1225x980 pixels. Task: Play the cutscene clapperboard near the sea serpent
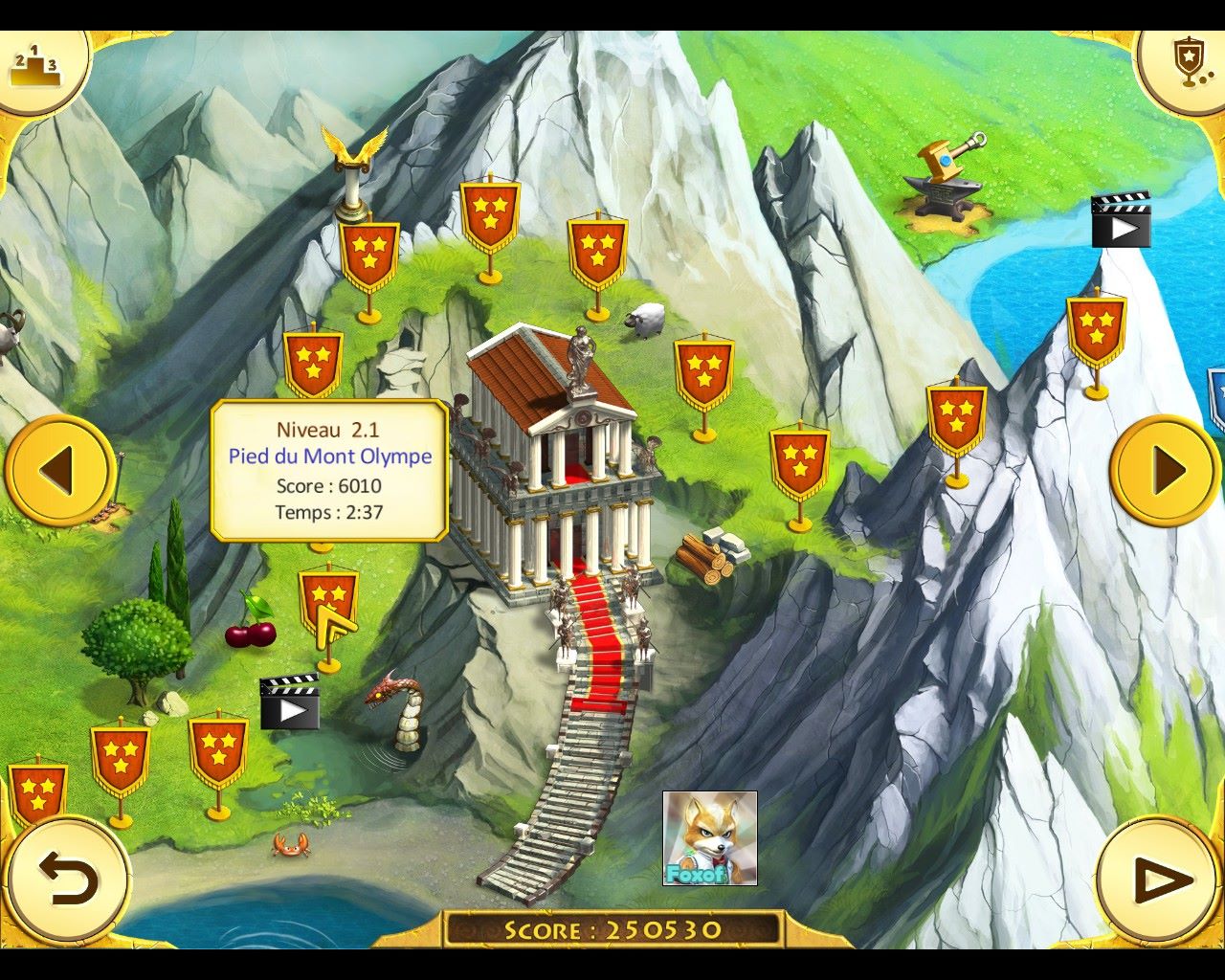290,702
